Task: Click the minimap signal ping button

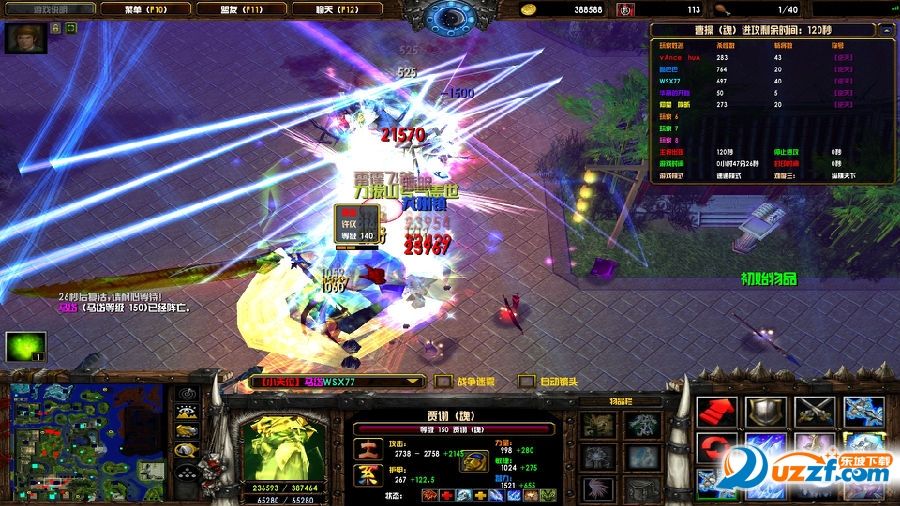Action: click(x=186, y=393)
